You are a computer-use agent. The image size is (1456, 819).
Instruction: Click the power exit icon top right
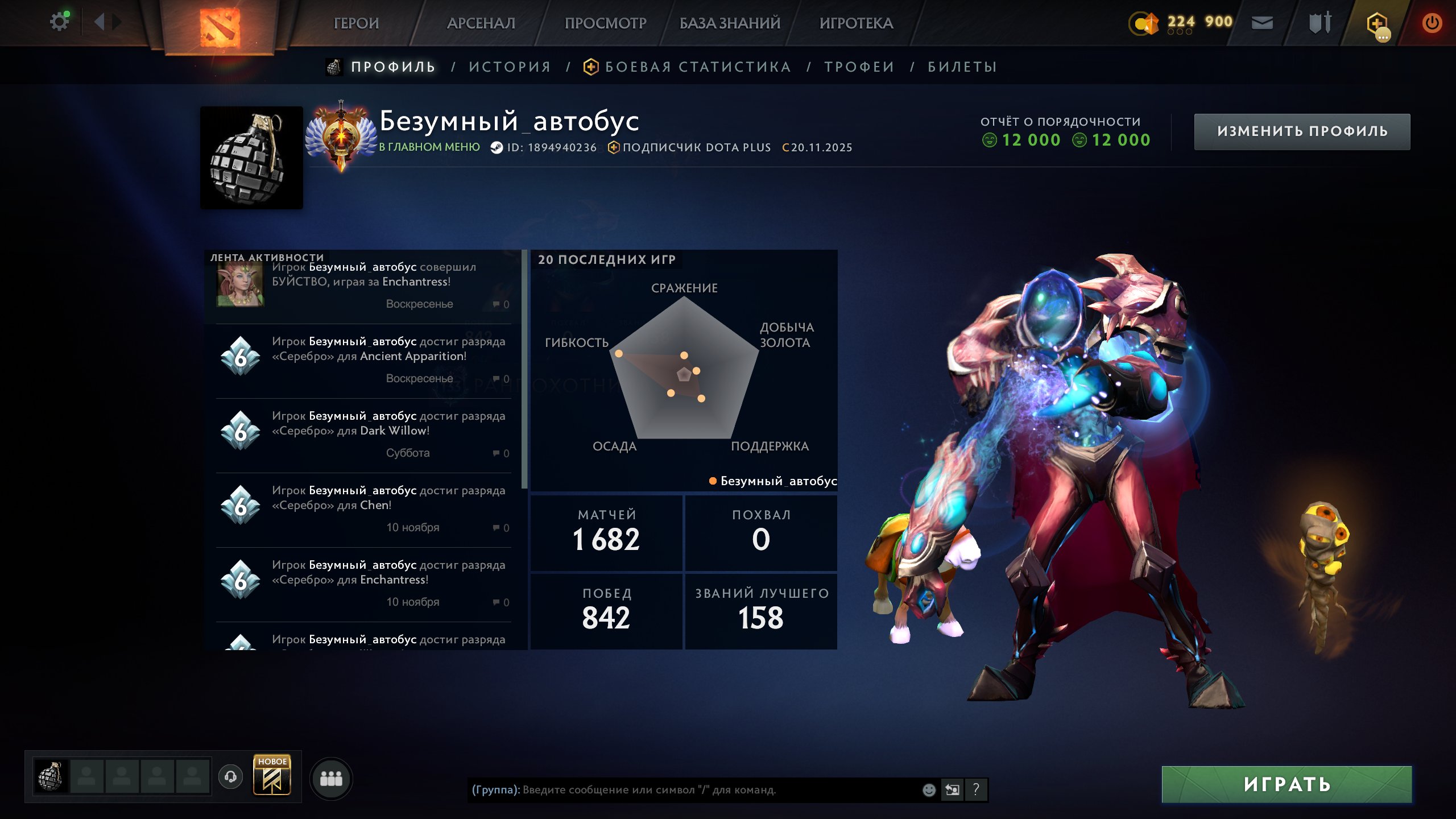pos(1433,23)
